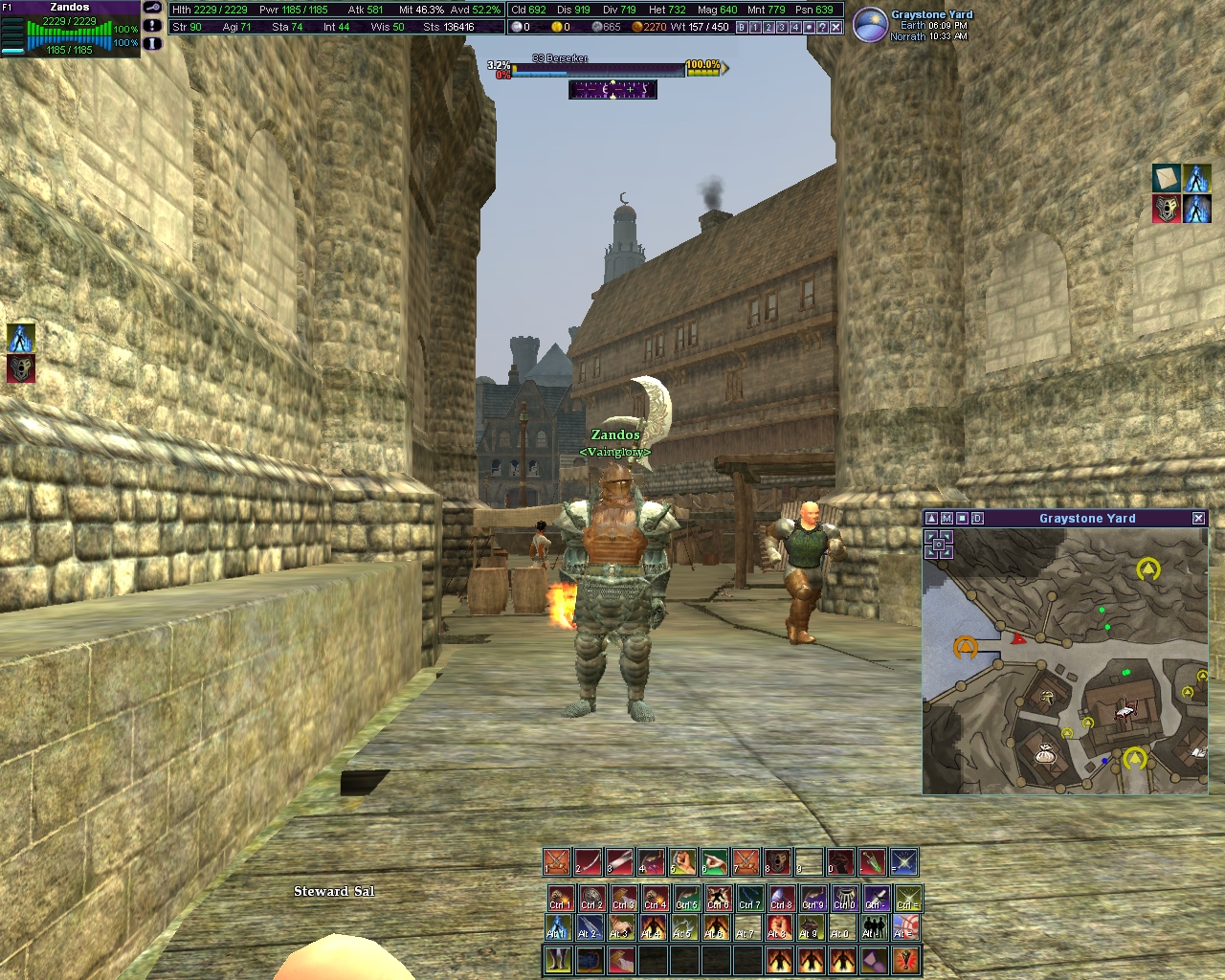Click the mushroom shop marker on the map
The height and width of the screenshot is (980, 1225).
tap(1049, 696)
